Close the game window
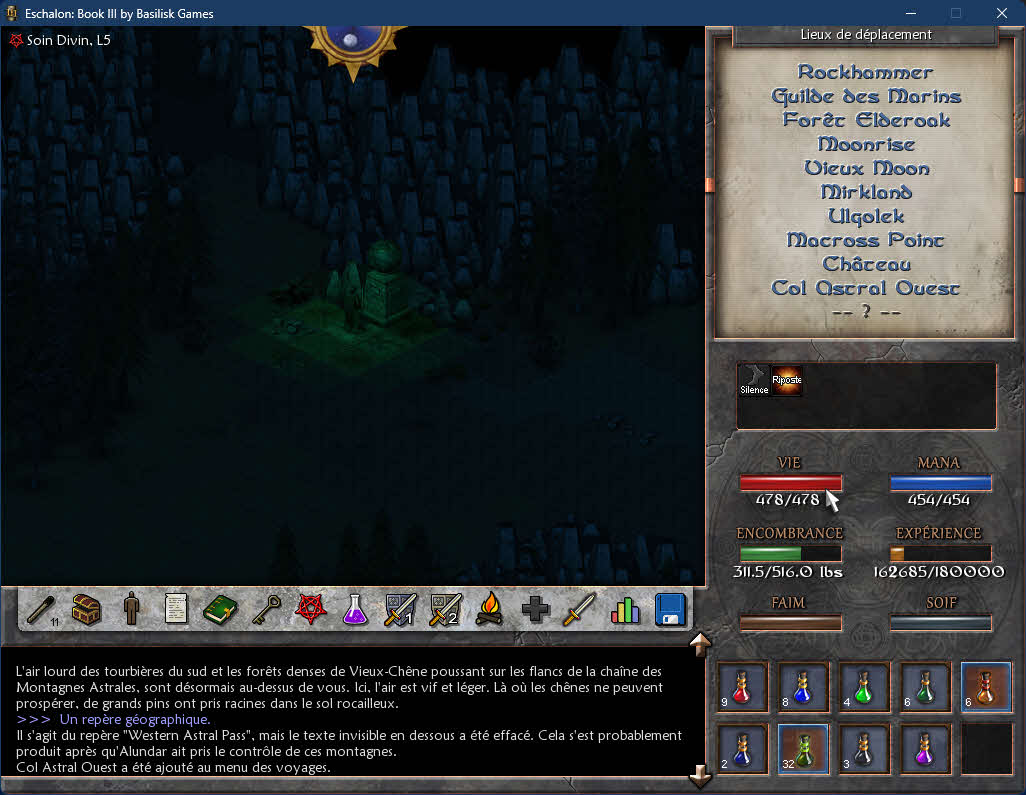The image size is (1026, 795). coord(1001,14)
